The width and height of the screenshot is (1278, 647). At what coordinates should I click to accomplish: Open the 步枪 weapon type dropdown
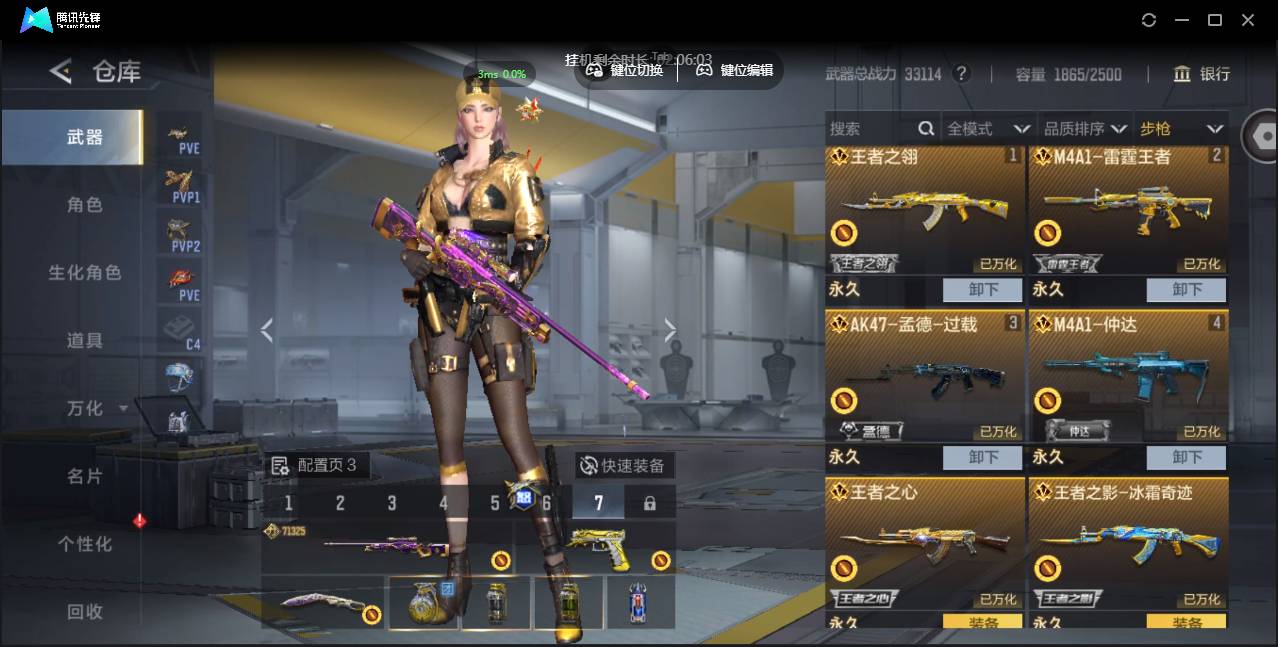[x=1181, y=128]
